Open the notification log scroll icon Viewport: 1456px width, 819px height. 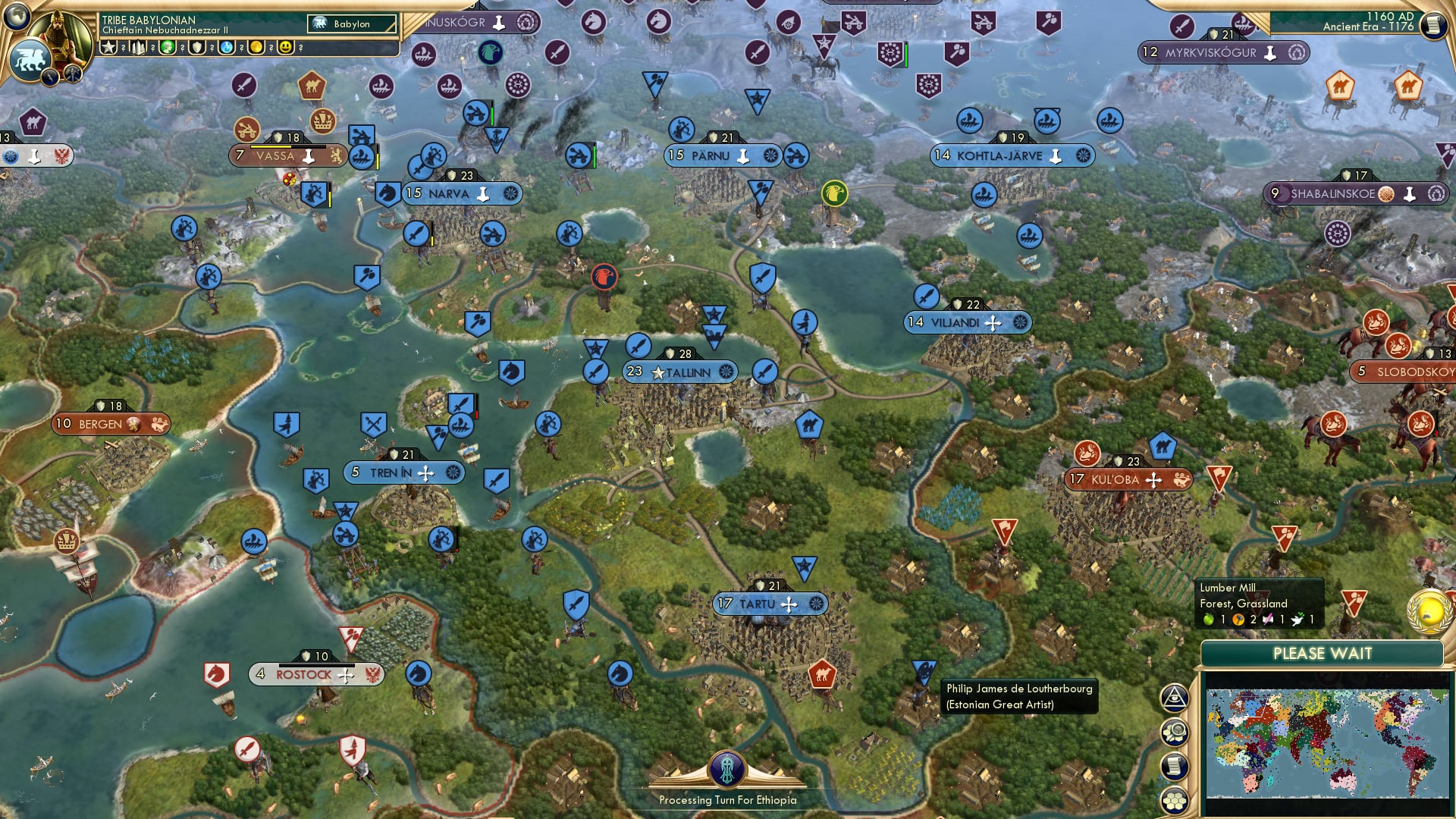1174,766
